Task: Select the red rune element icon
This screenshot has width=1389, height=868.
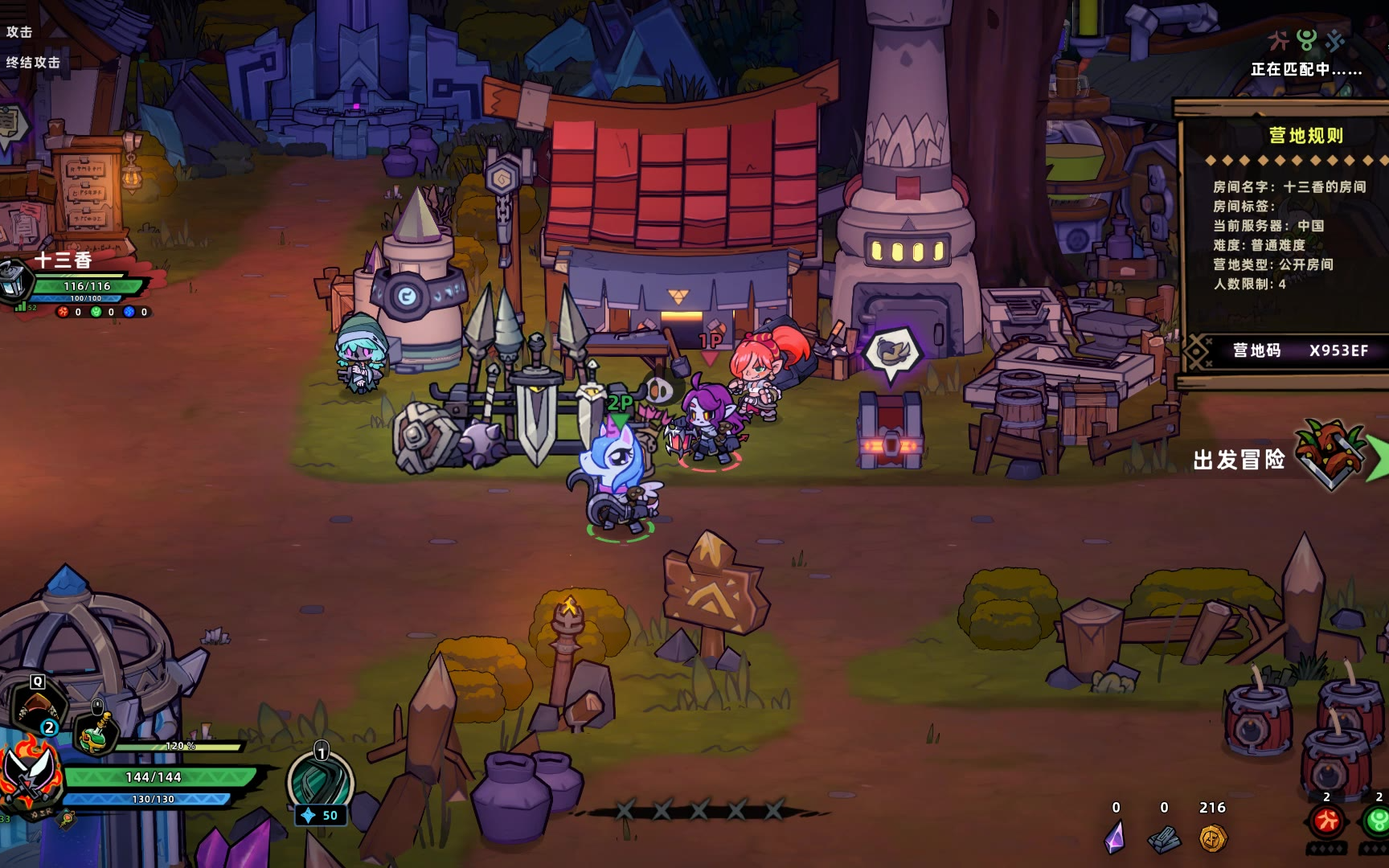Action: (x=1326, y=821)
